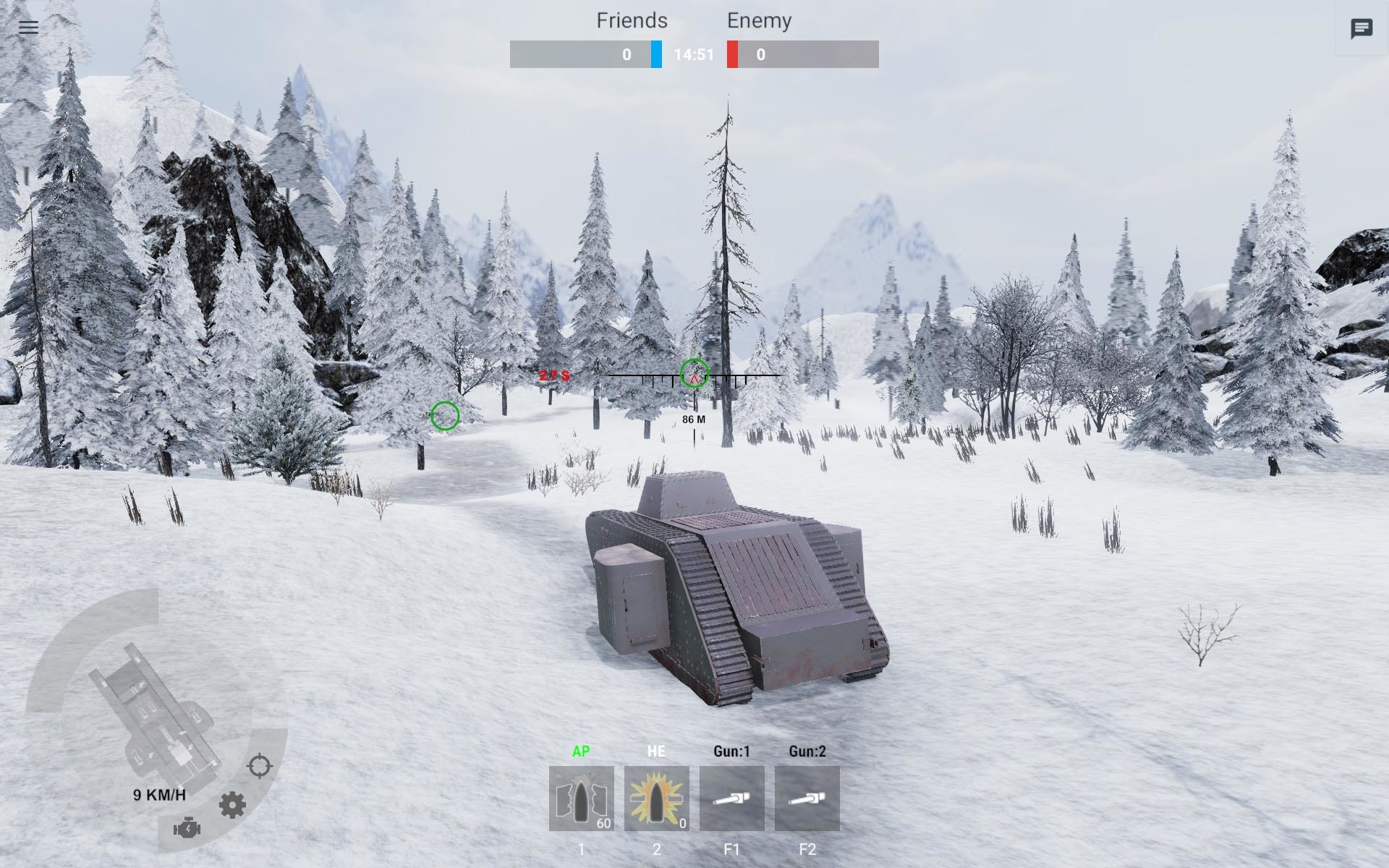This screenshot has height=868, width=1389.
Task: Switch to the HE shell
Action: [x=656, y=798]
